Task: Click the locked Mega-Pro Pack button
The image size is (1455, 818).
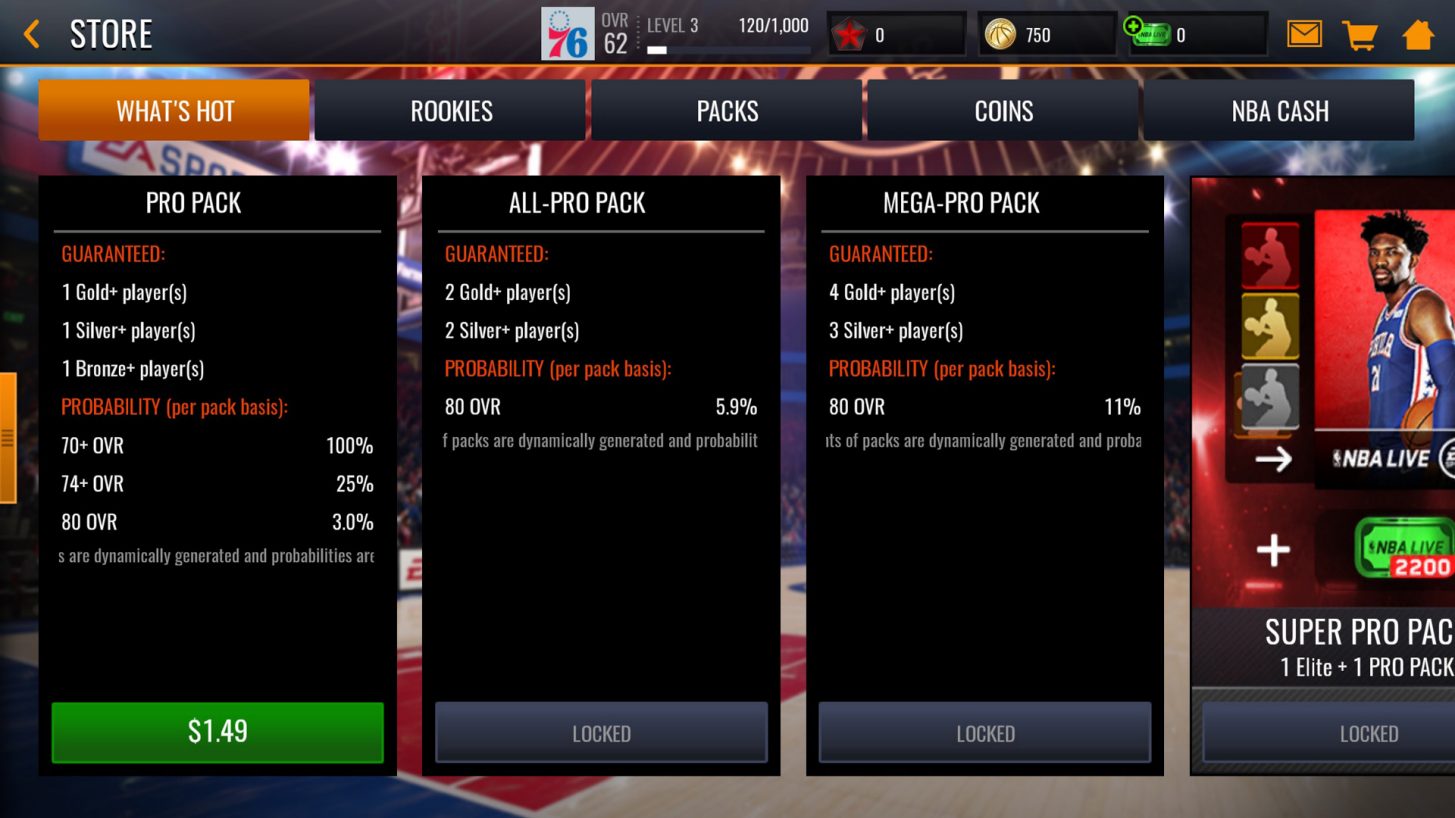Action: click(985, 733)
